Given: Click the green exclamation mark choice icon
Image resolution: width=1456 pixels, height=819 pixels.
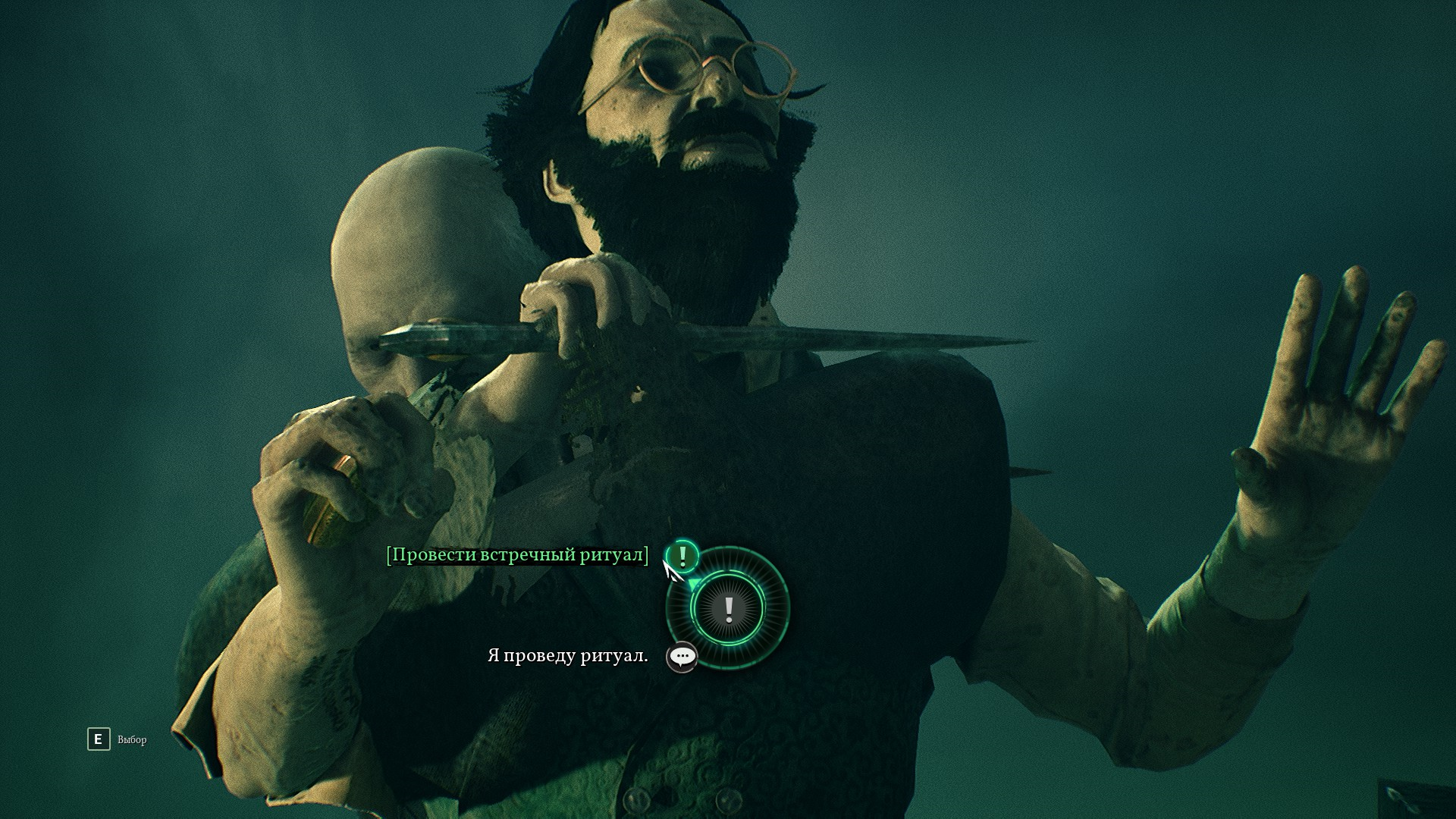Looking at the screenshot, I should point(682,556).
